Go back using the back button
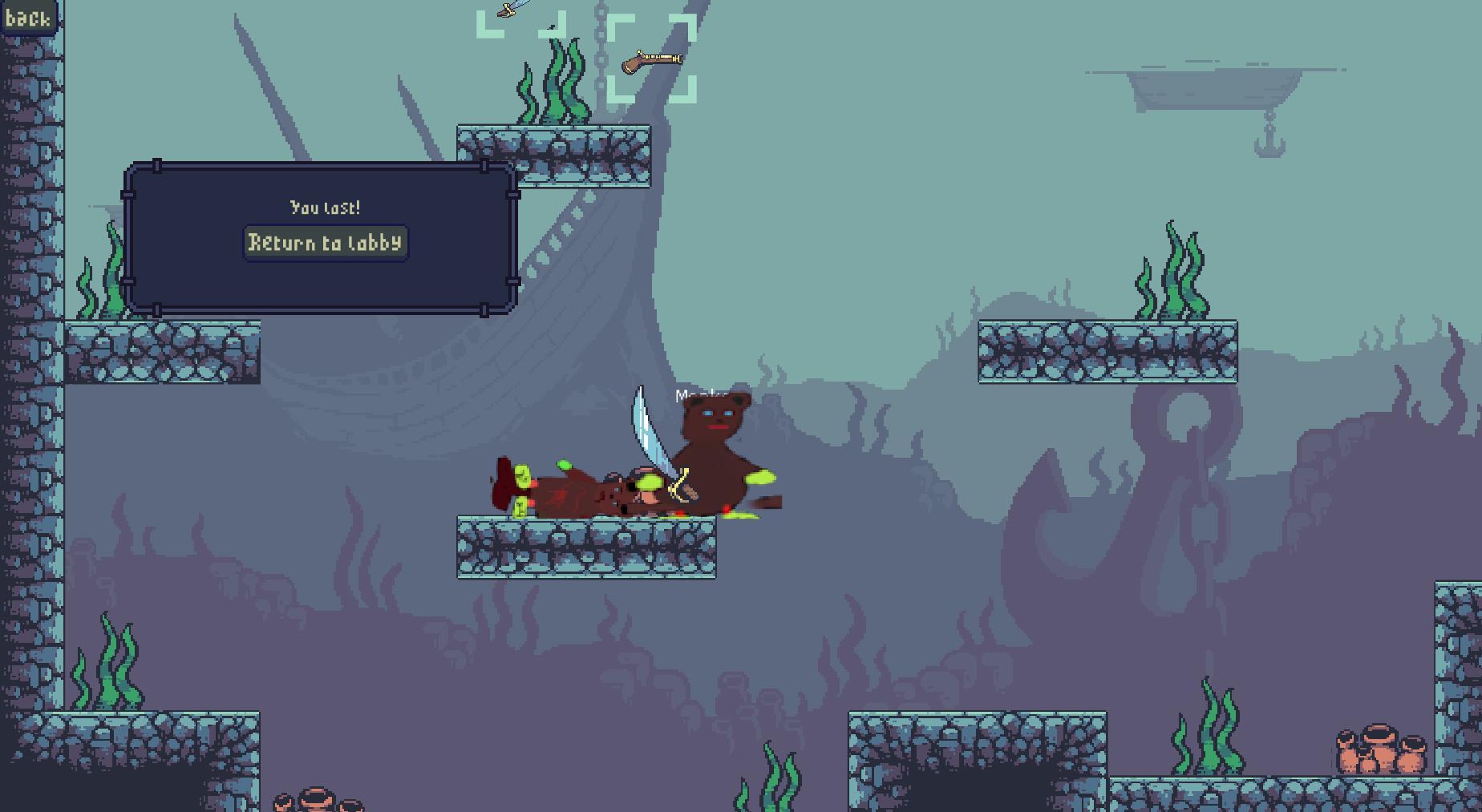 click(28, 18)
